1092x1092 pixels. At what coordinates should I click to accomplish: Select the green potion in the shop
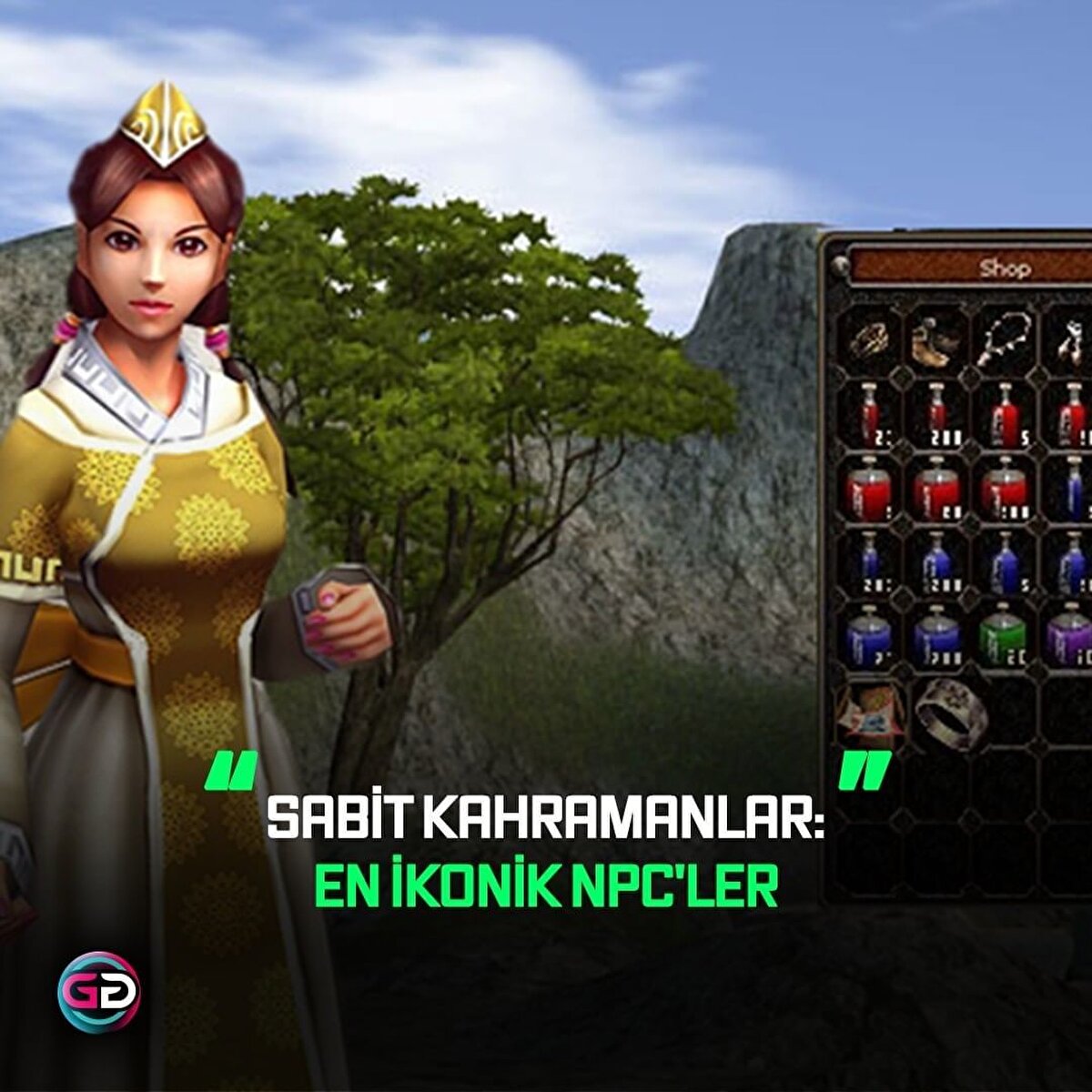point(1004,632)
